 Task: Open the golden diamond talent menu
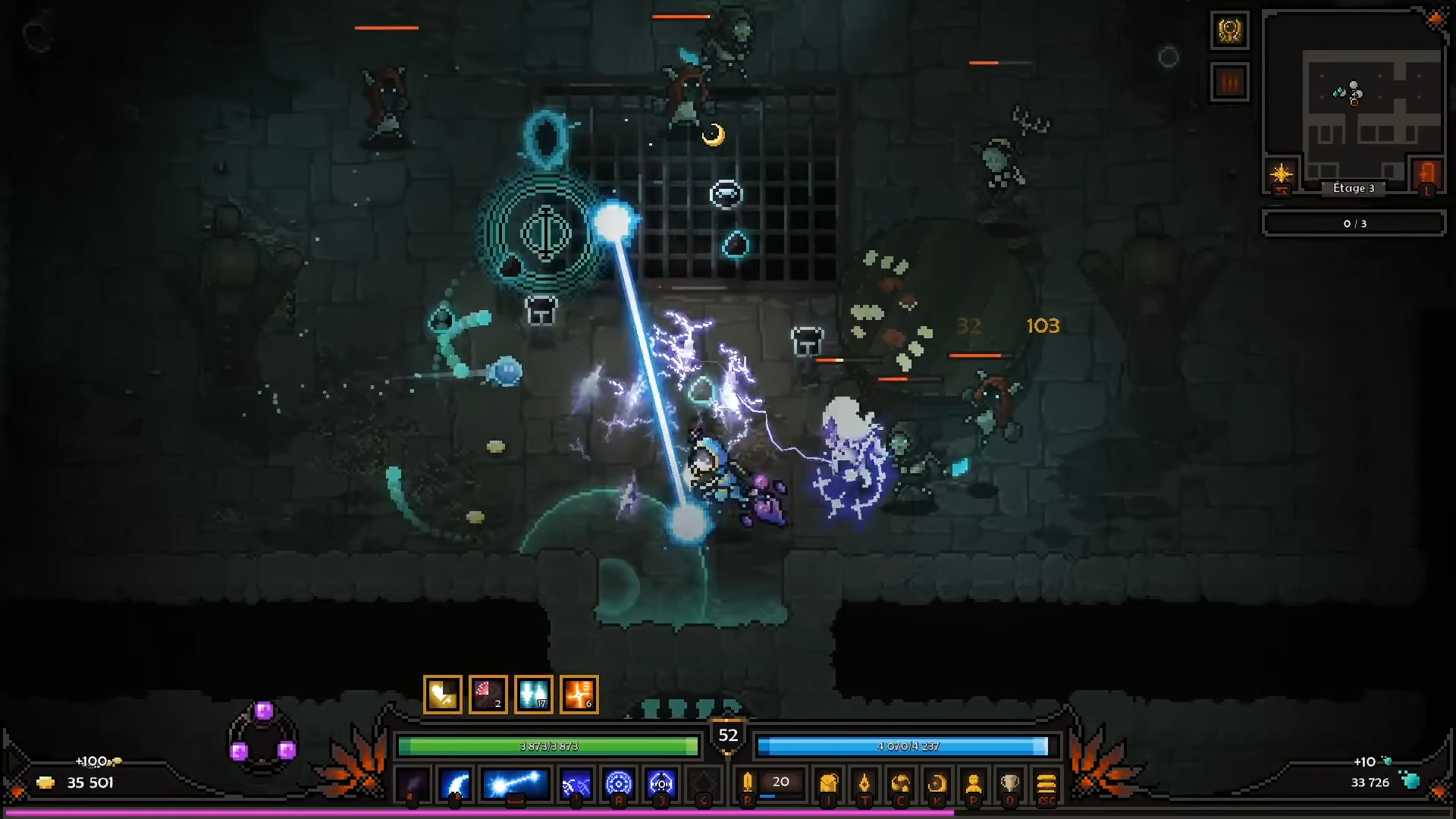[x=864, y=783]
